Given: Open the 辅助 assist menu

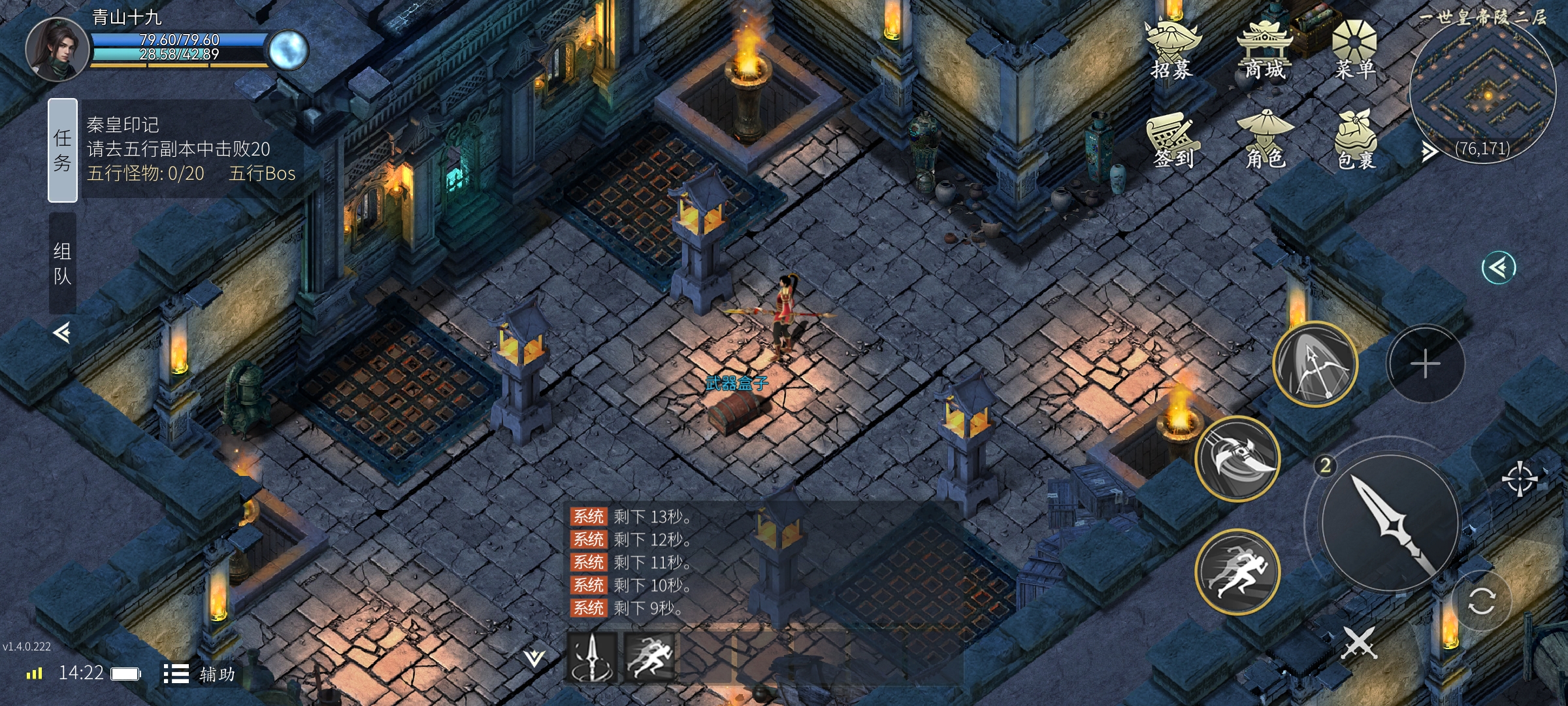Looking at the screenshot, I should click(x=199, y=674).
